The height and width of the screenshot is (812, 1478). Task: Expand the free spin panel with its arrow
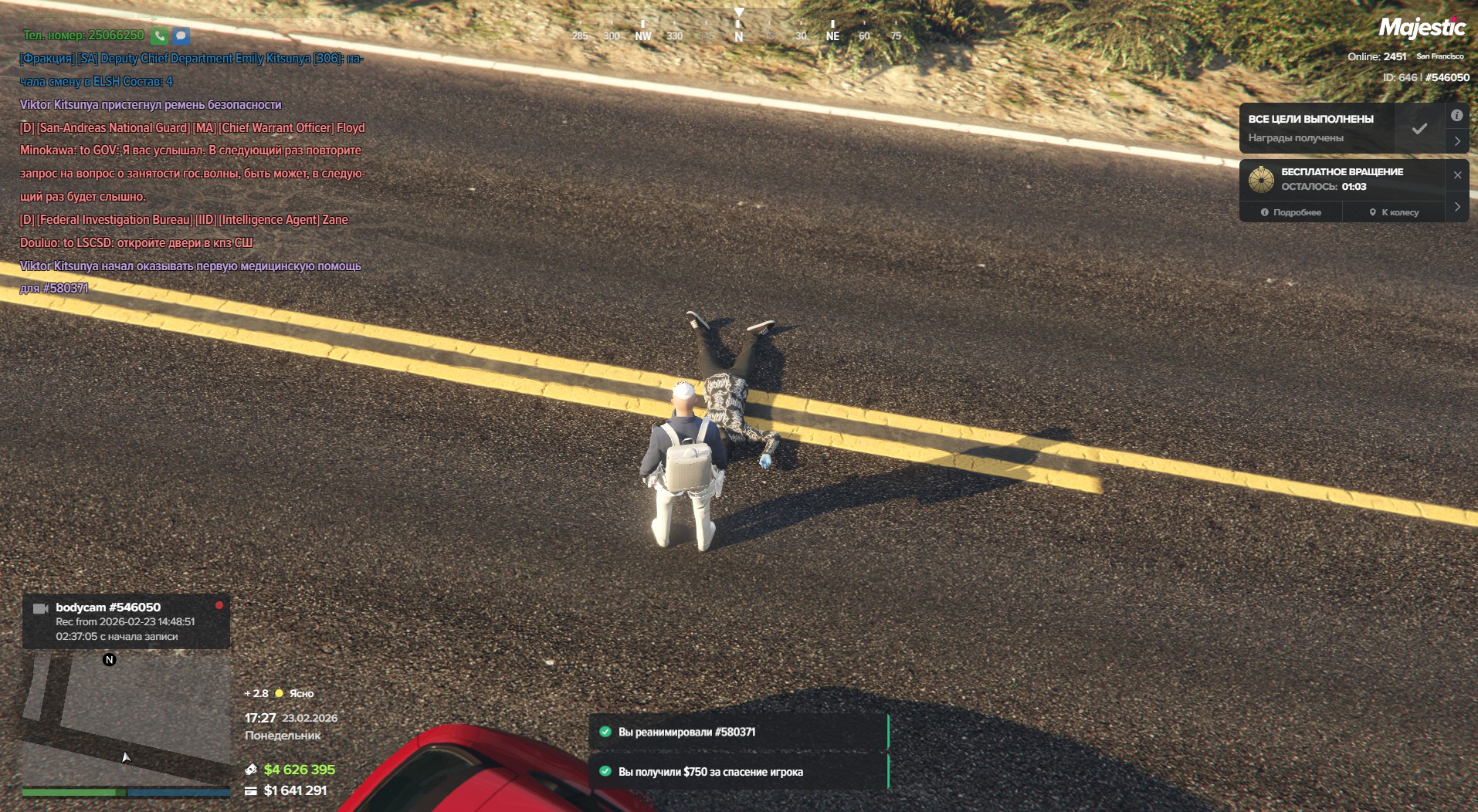[1456, 207]
